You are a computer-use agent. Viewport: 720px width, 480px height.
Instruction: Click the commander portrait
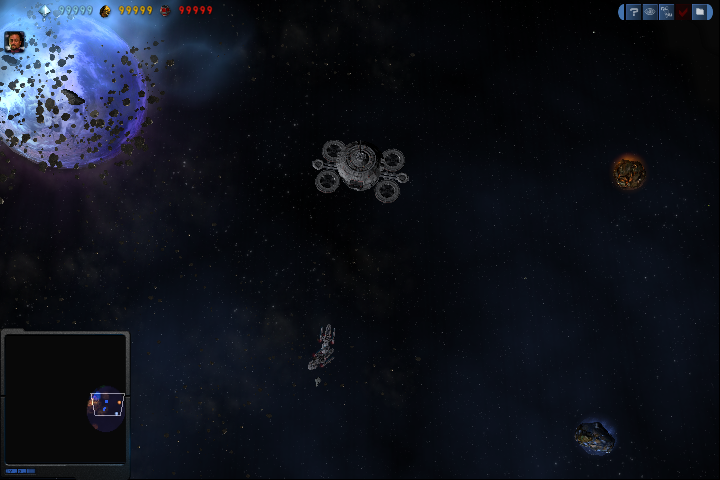15,41
